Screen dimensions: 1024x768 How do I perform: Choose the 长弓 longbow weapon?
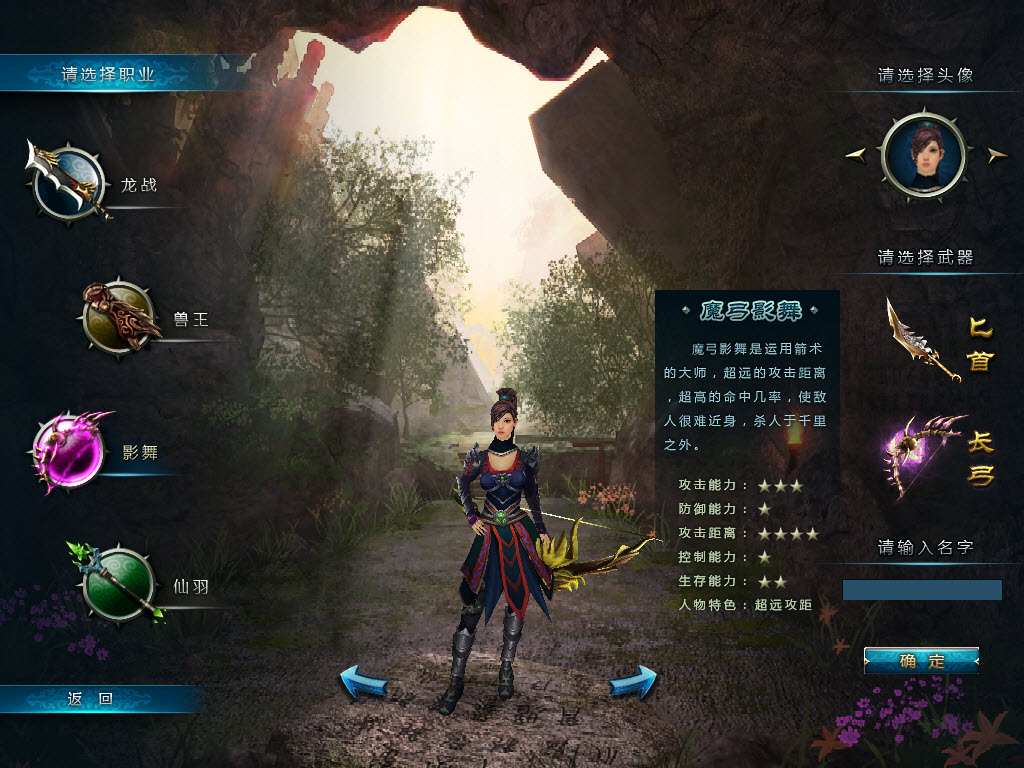pyautogui.click(x=924, y=455)
